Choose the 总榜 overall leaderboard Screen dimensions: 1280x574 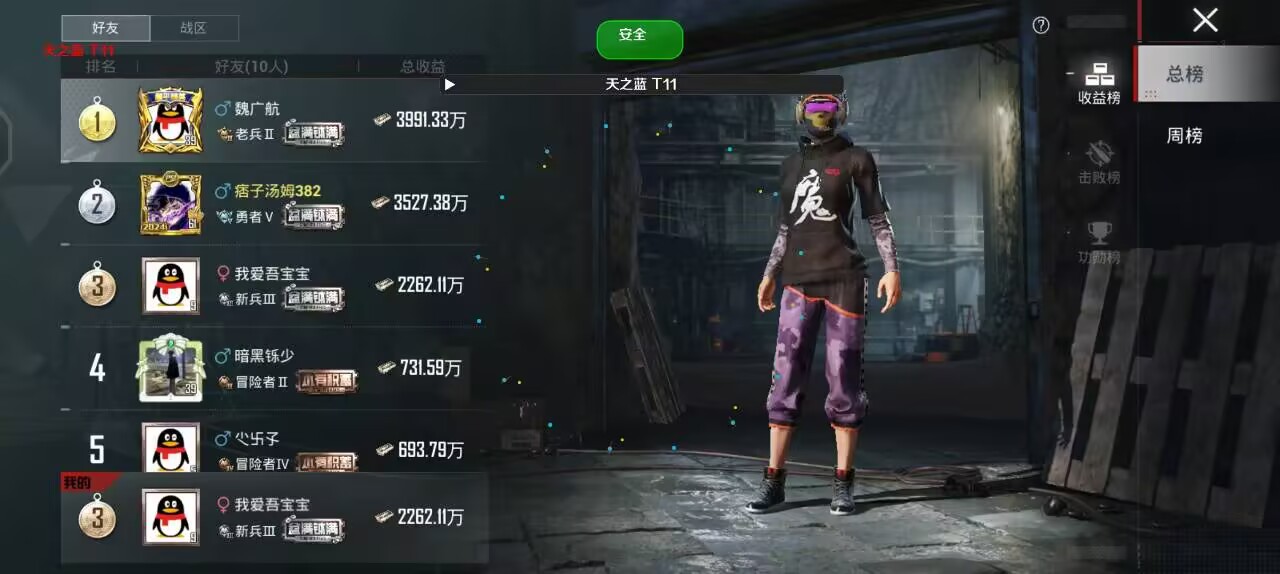pos(1185,74)
